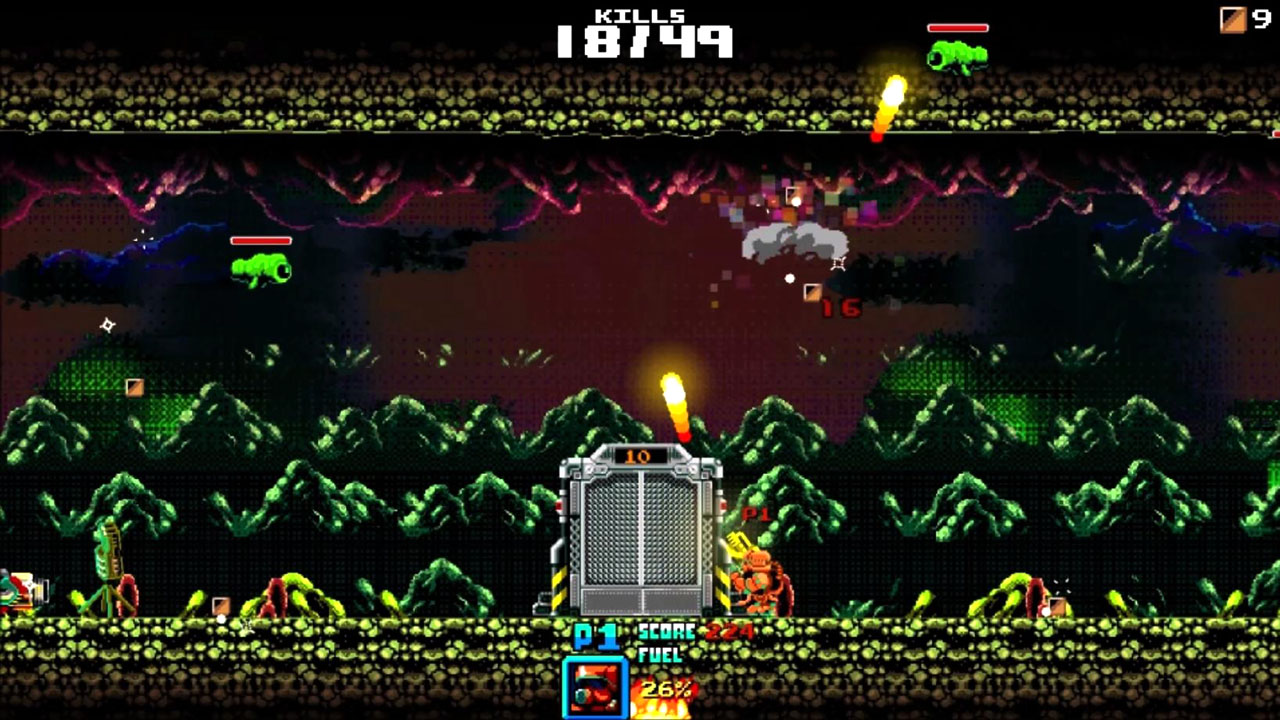Click the flame icon beside the fuel percentage
1280x720 pixels.
point(660,706)
